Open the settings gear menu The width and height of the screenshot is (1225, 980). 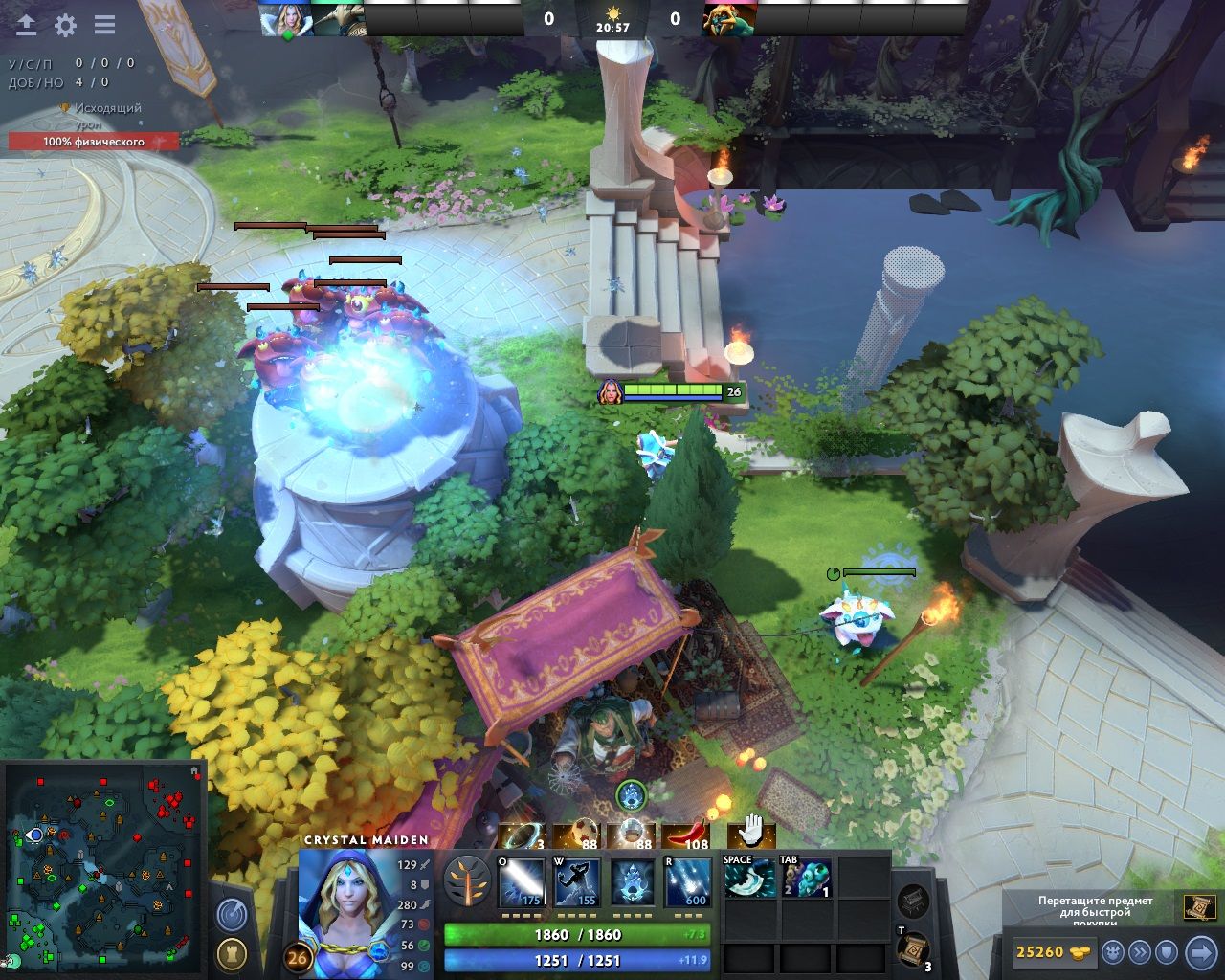(65, 25)
